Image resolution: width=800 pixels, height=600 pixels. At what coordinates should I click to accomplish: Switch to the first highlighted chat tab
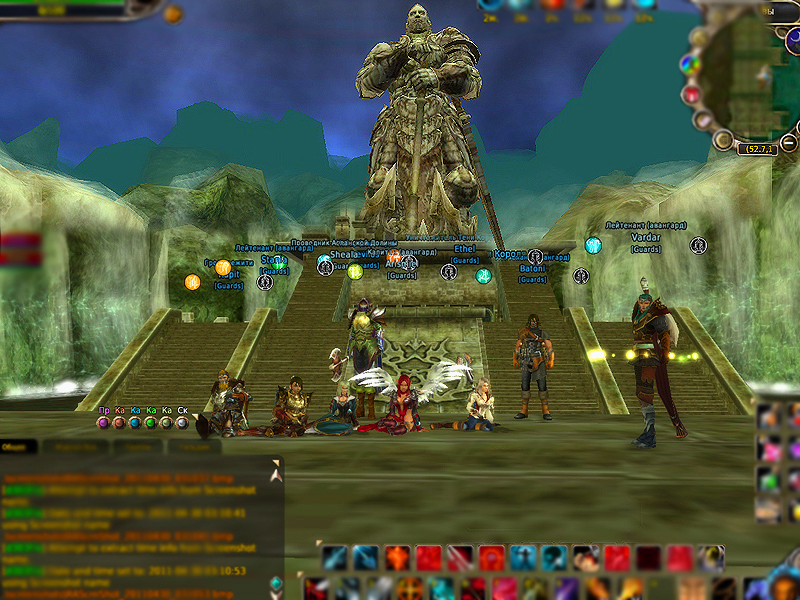pyautogui.click(x=18, y=447)
